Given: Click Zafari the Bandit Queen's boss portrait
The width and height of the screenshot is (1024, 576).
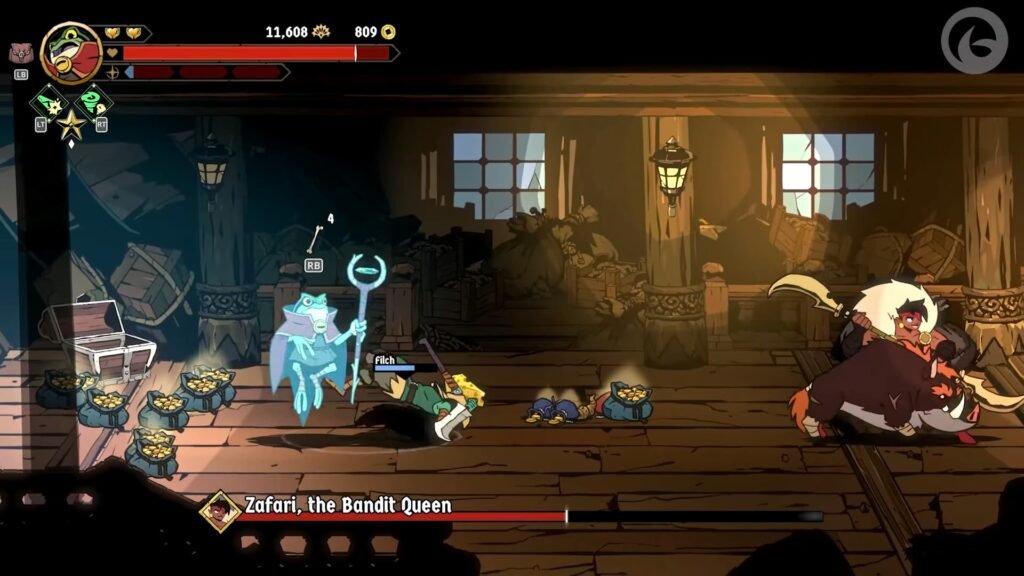Looking at the screenshot, I should coord(220,510).
